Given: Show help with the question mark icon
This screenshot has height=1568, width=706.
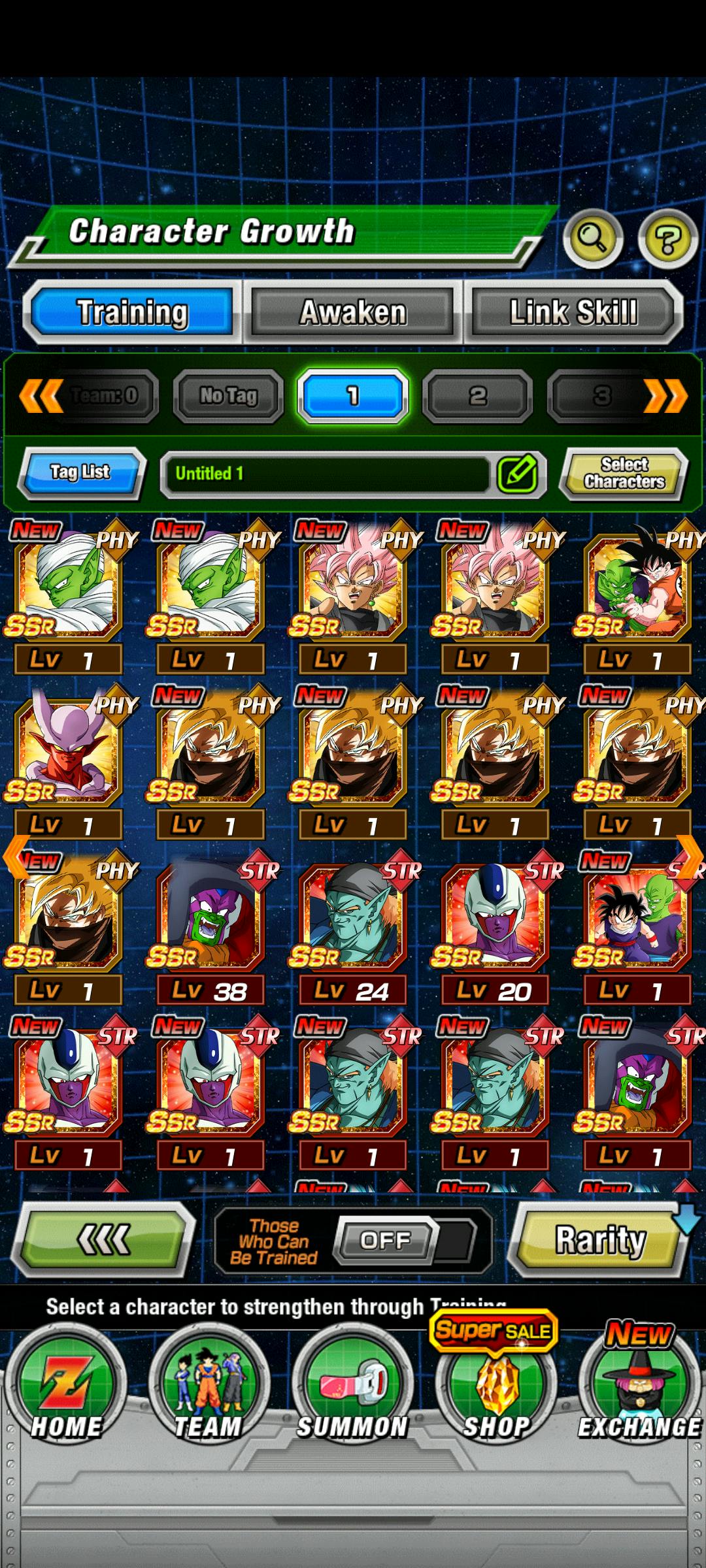Looking at the screenshot, I should [667, 239].
